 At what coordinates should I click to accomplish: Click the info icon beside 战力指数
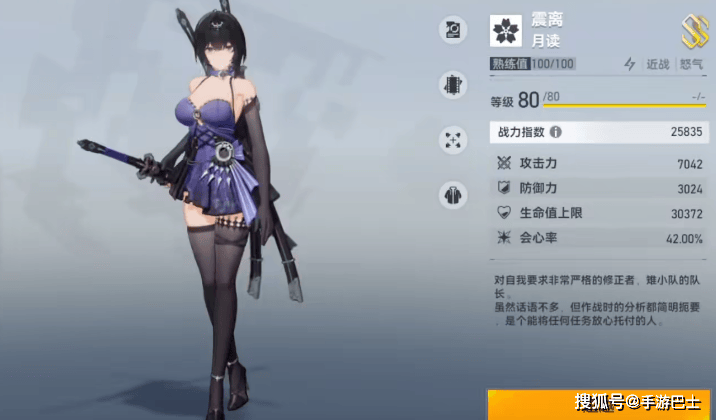click(556, 132)
